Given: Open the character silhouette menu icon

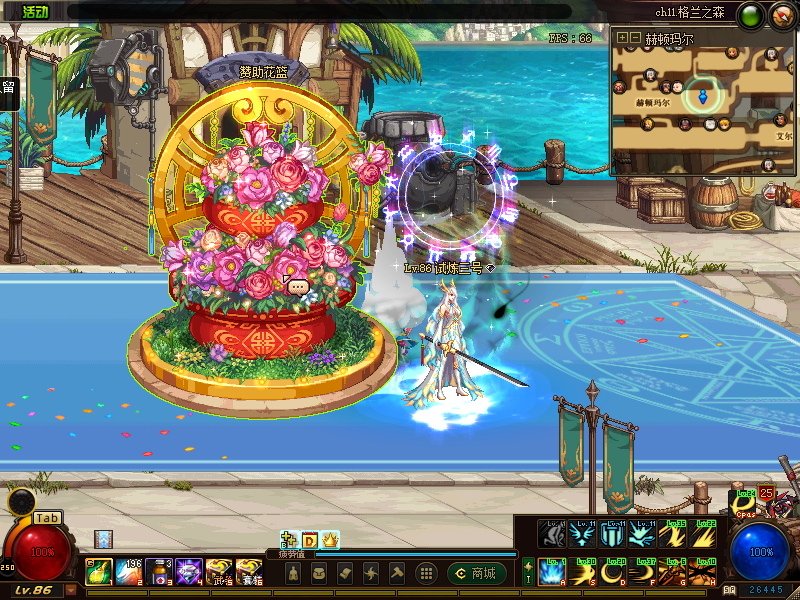Looking at the screenshot, I should tap(292, 573).
